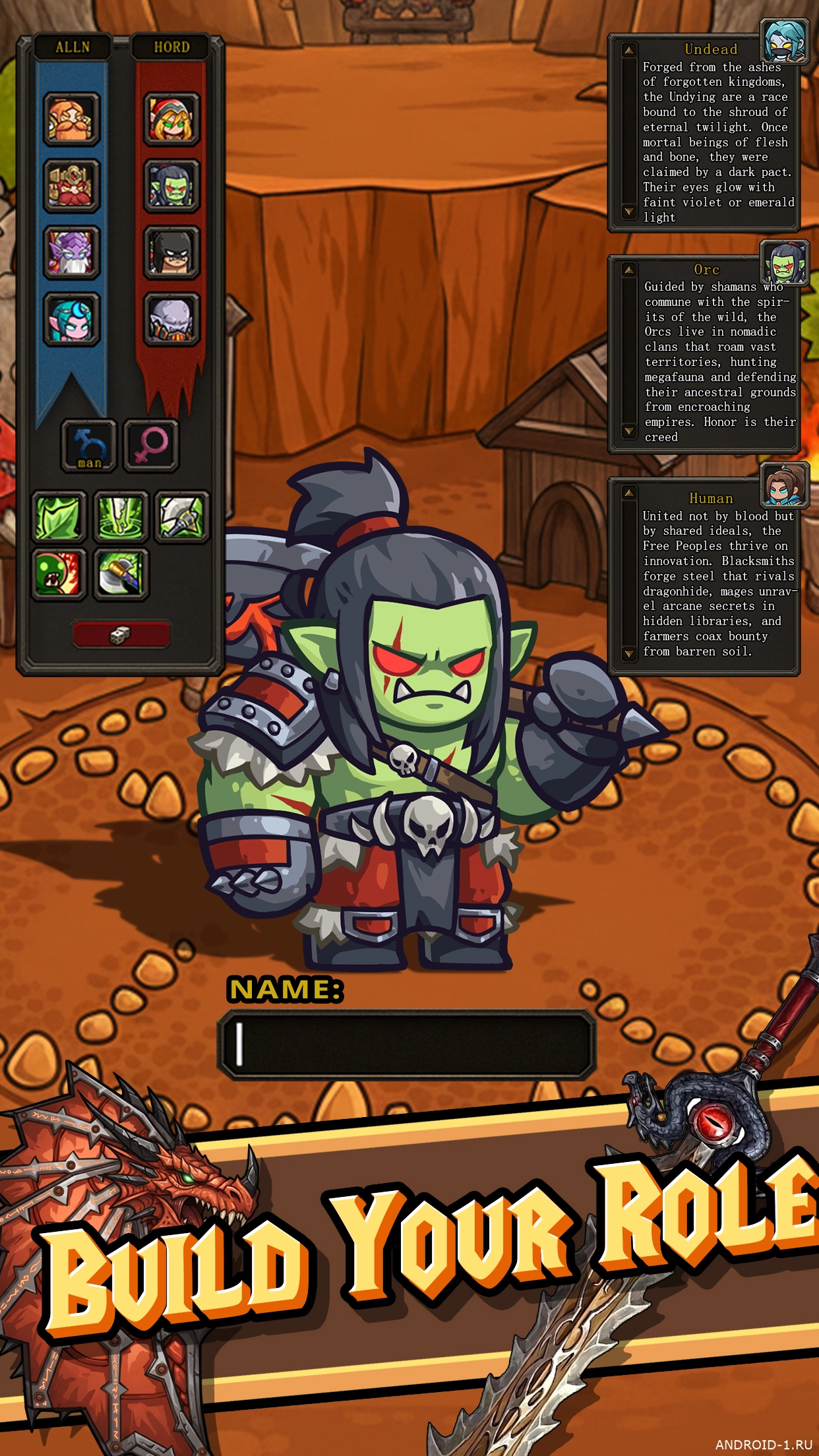The height and width of the screenshot is (1456, 819).
Task: Choose the red-armored crowned dwarf portrait
Action: [71, 185]
